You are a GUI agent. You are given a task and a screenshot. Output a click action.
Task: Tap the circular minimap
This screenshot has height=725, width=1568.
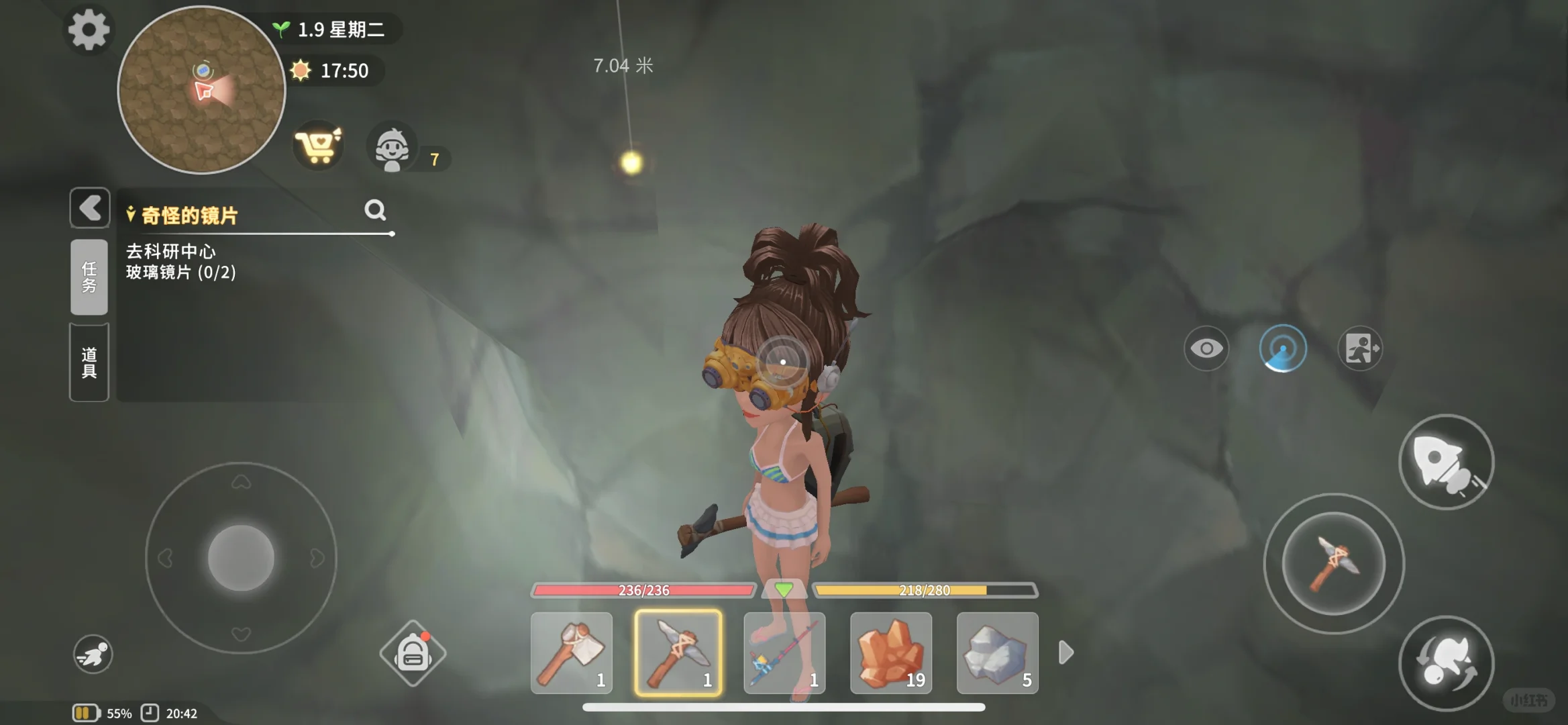[x=201, y=90]
